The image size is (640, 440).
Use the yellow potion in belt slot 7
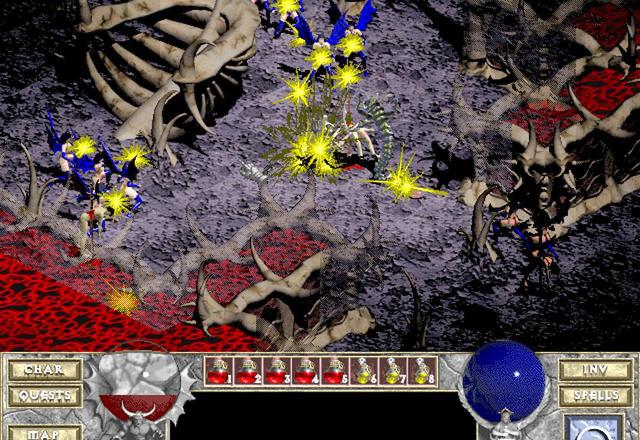click(x=393, y=371)
